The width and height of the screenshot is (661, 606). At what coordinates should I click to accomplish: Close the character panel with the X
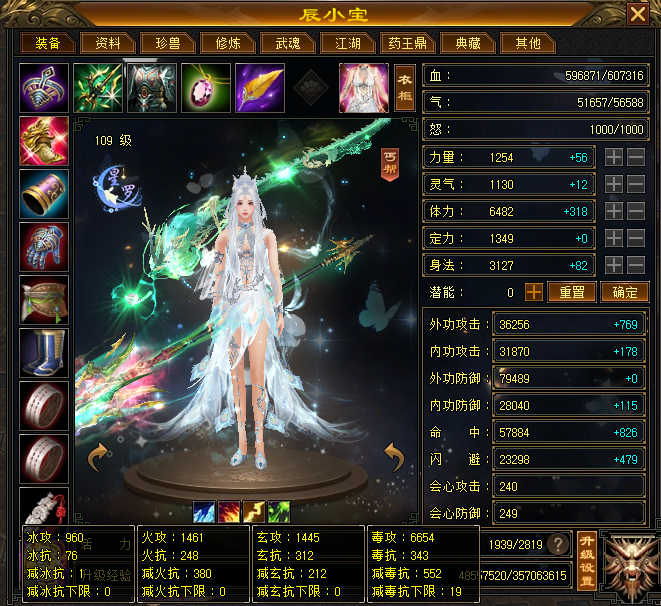tap(637, 14)
